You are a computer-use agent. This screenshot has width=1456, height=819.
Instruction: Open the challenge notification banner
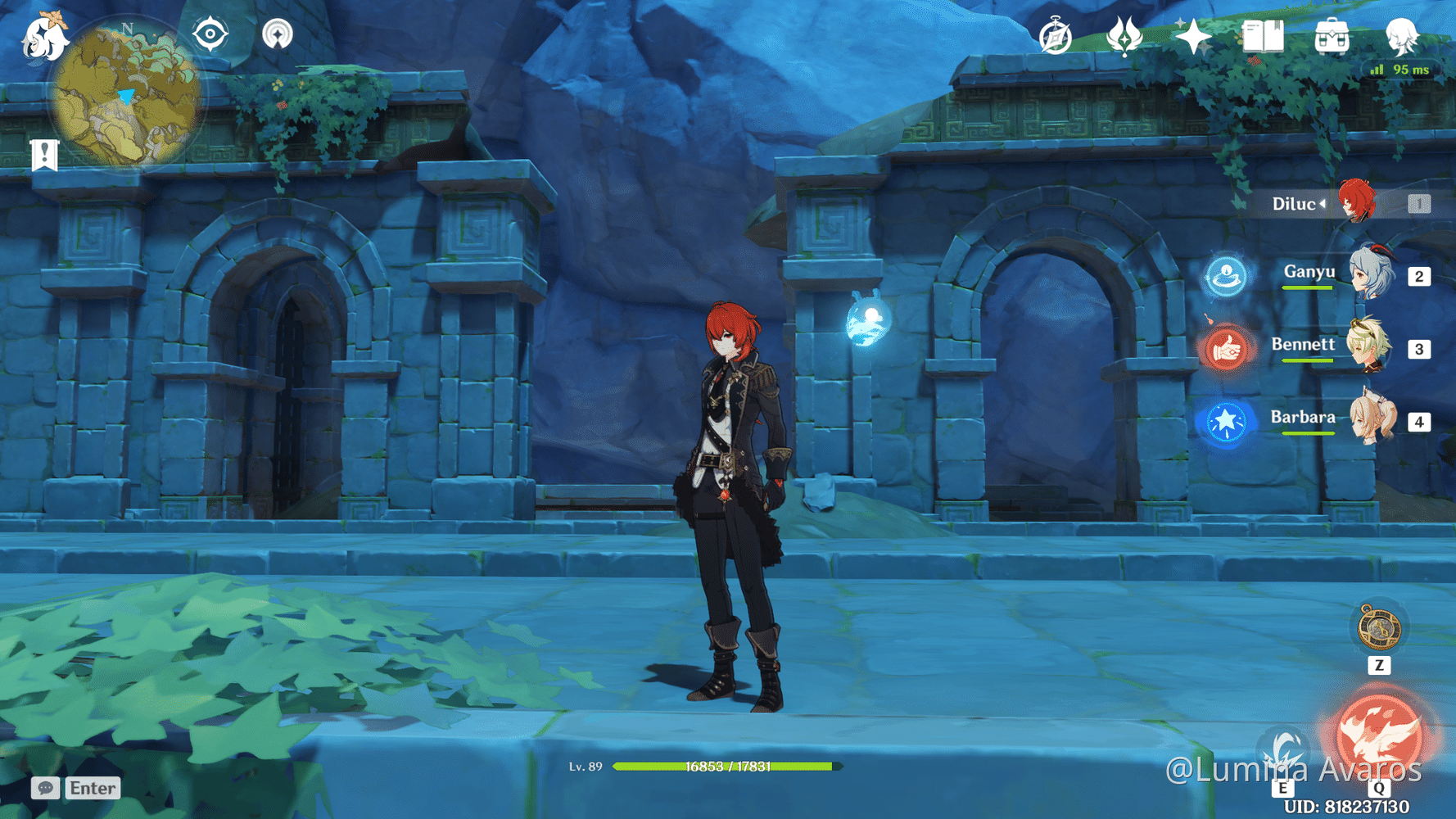click(43, 153)
